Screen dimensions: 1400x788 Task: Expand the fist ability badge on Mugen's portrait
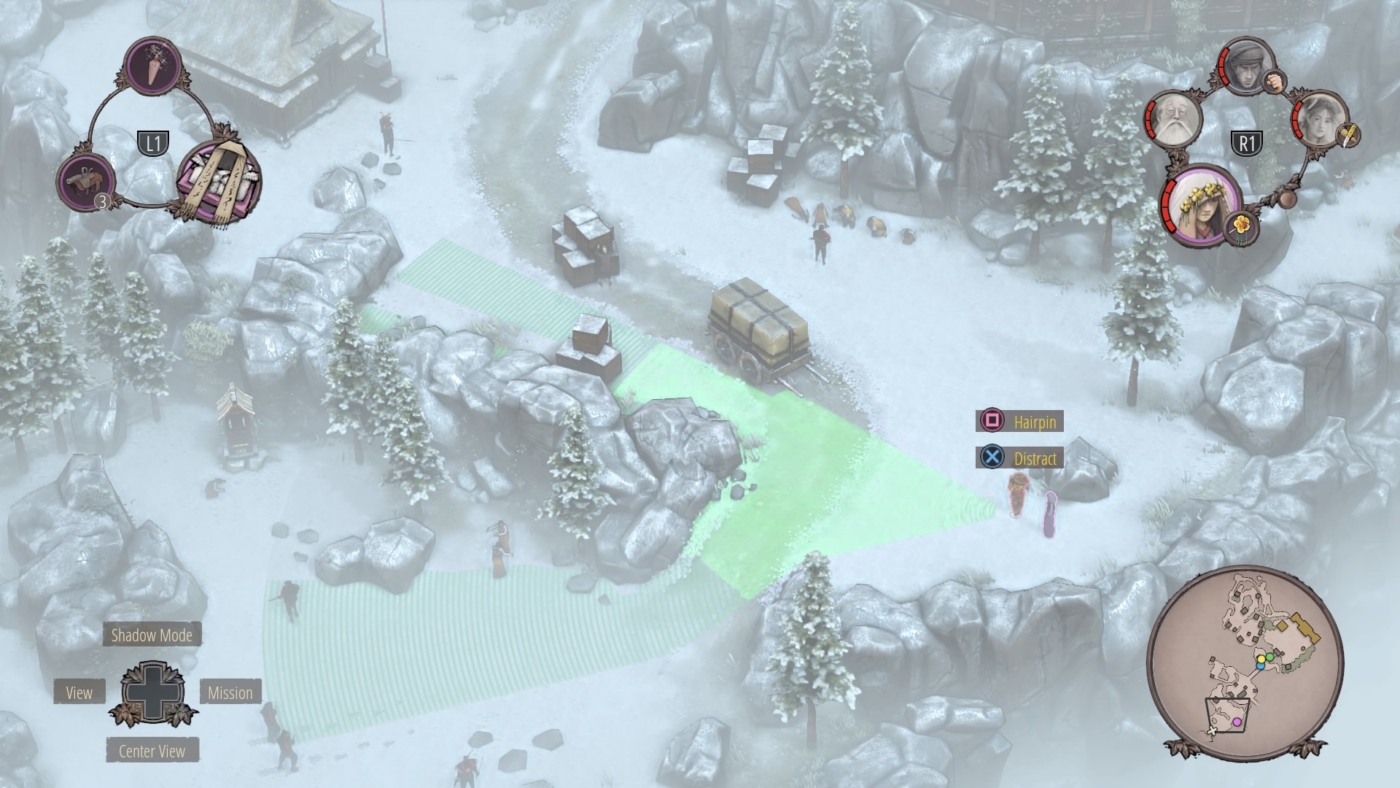[1274, 81]
